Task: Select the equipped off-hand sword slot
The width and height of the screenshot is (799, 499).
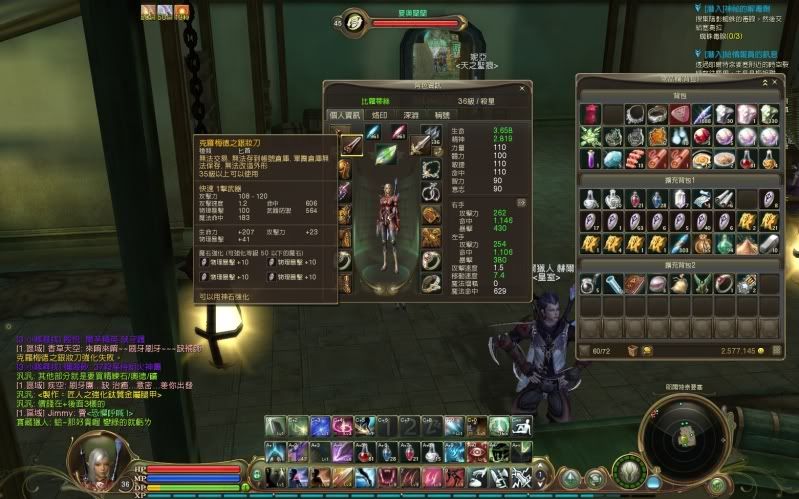Action: [418, 144]
